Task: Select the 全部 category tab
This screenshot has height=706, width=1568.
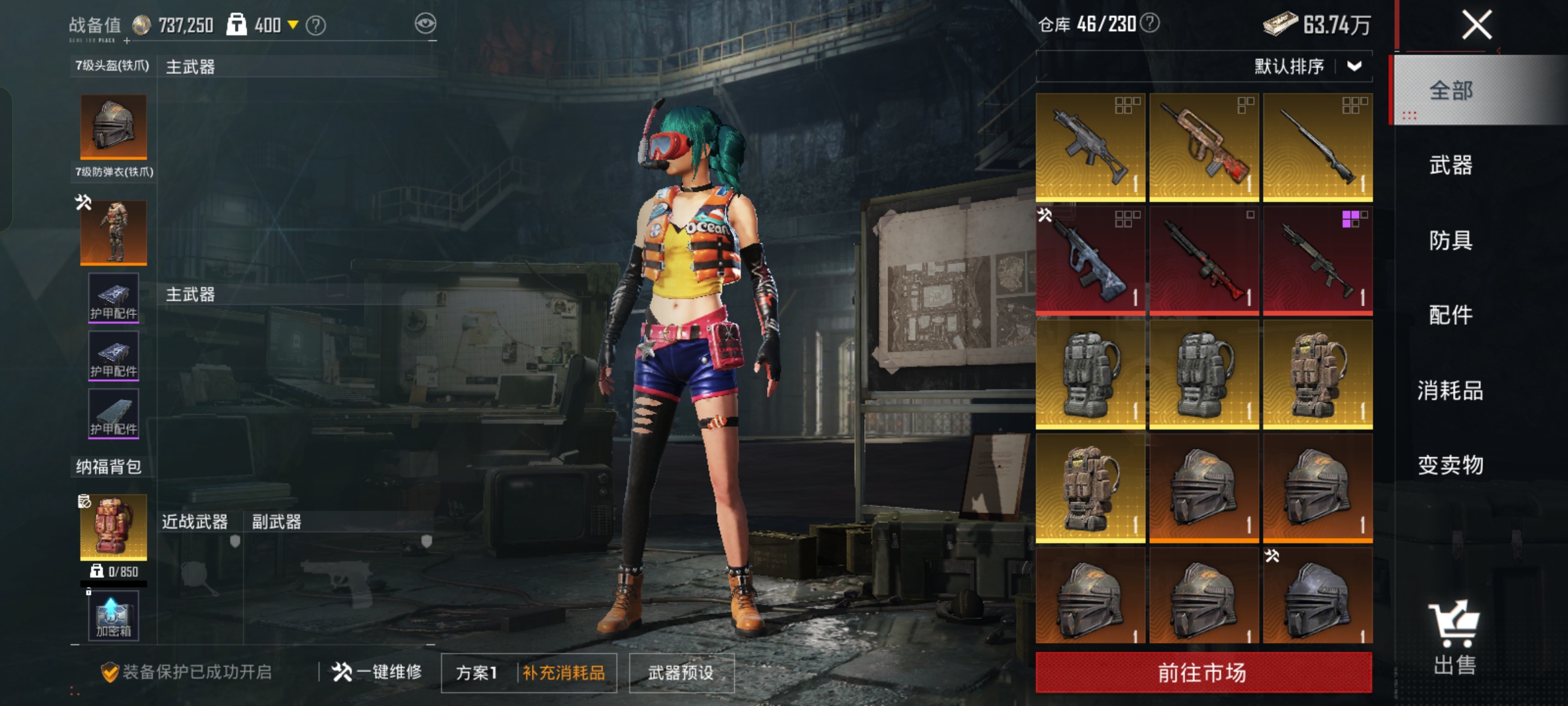Action: tap(1450, 90)
